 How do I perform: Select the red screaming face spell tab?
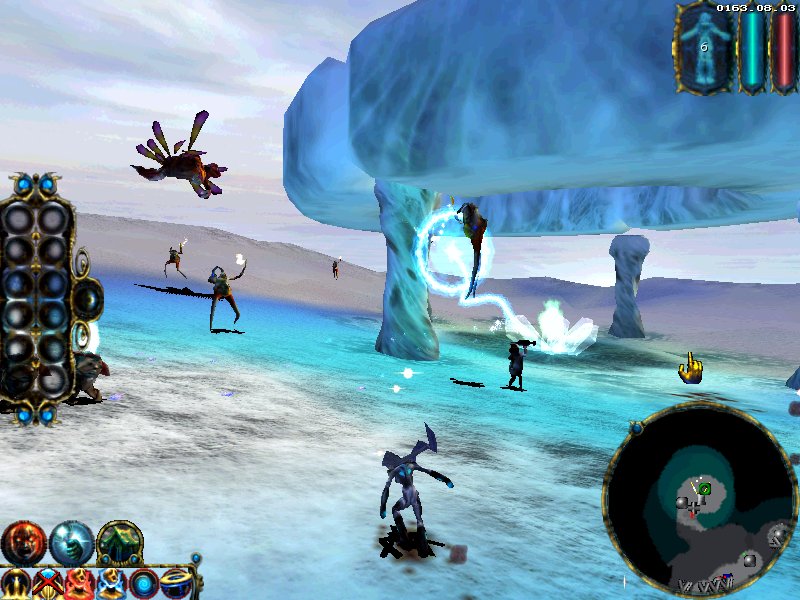22,542
